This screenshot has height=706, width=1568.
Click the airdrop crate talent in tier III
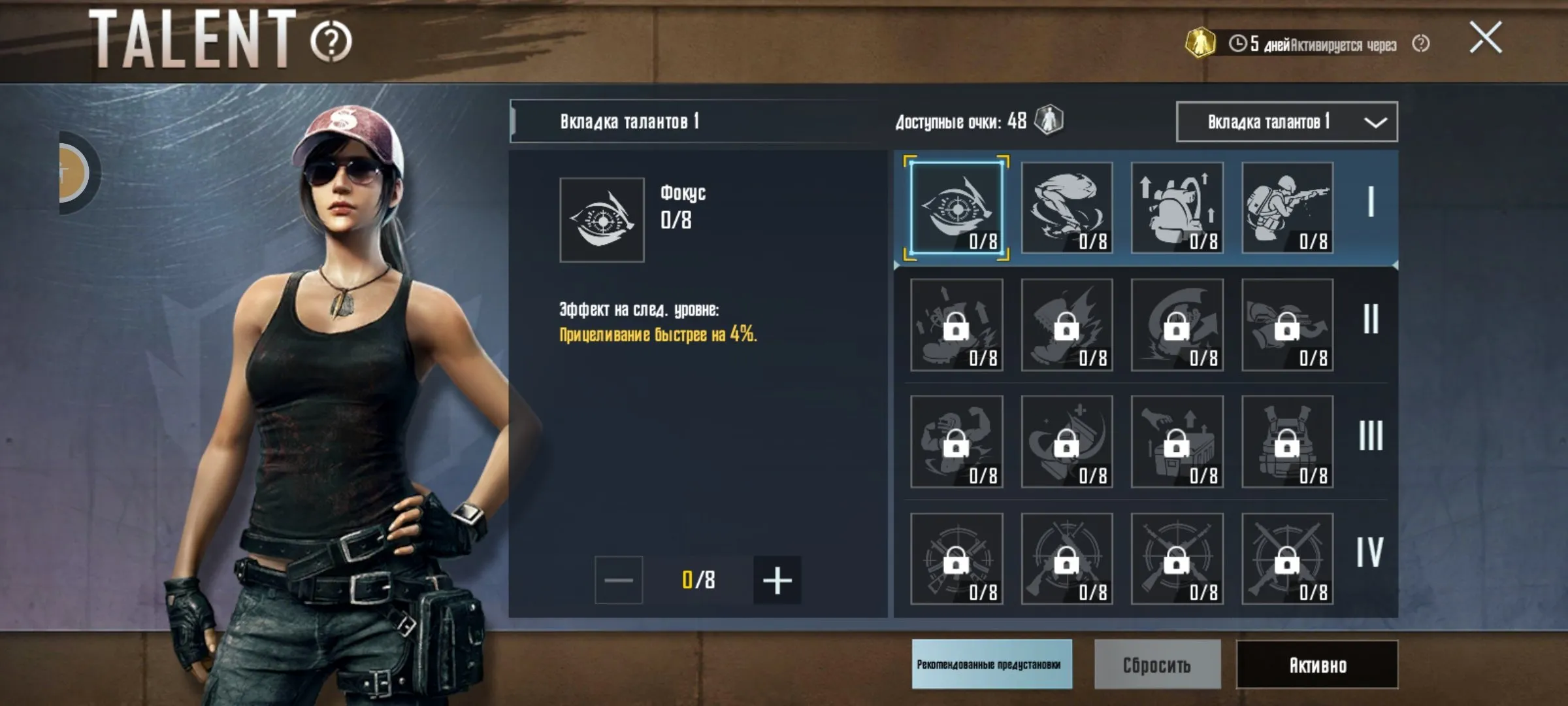[1176, 443]
